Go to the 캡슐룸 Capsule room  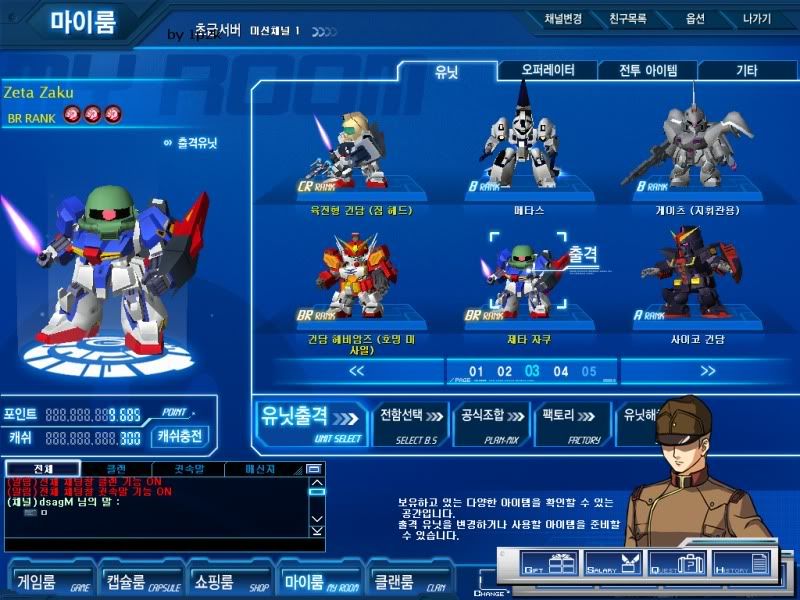coord(137,580)
